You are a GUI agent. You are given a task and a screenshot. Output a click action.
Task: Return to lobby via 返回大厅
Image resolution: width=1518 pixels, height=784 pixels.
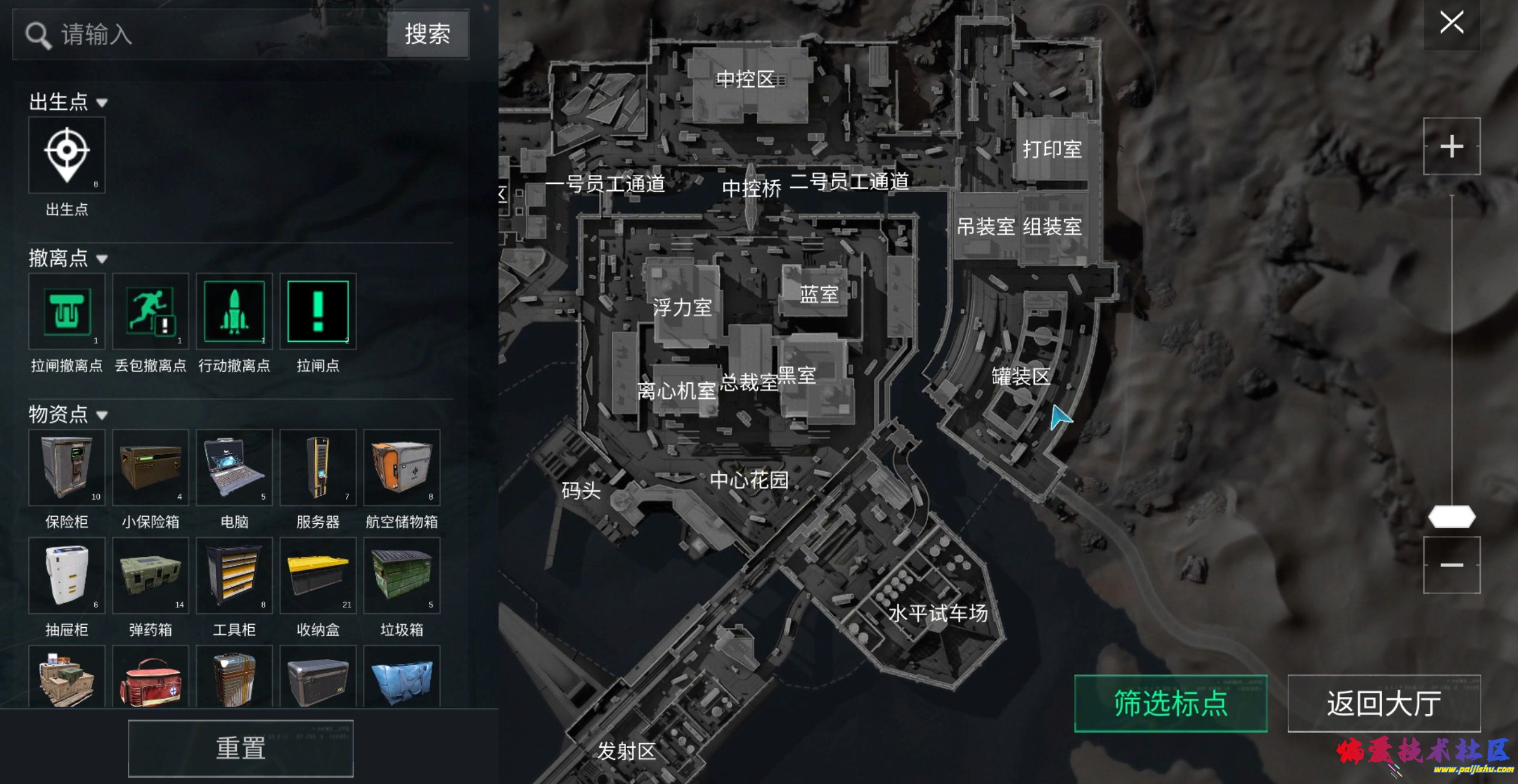coord(1383,703)
